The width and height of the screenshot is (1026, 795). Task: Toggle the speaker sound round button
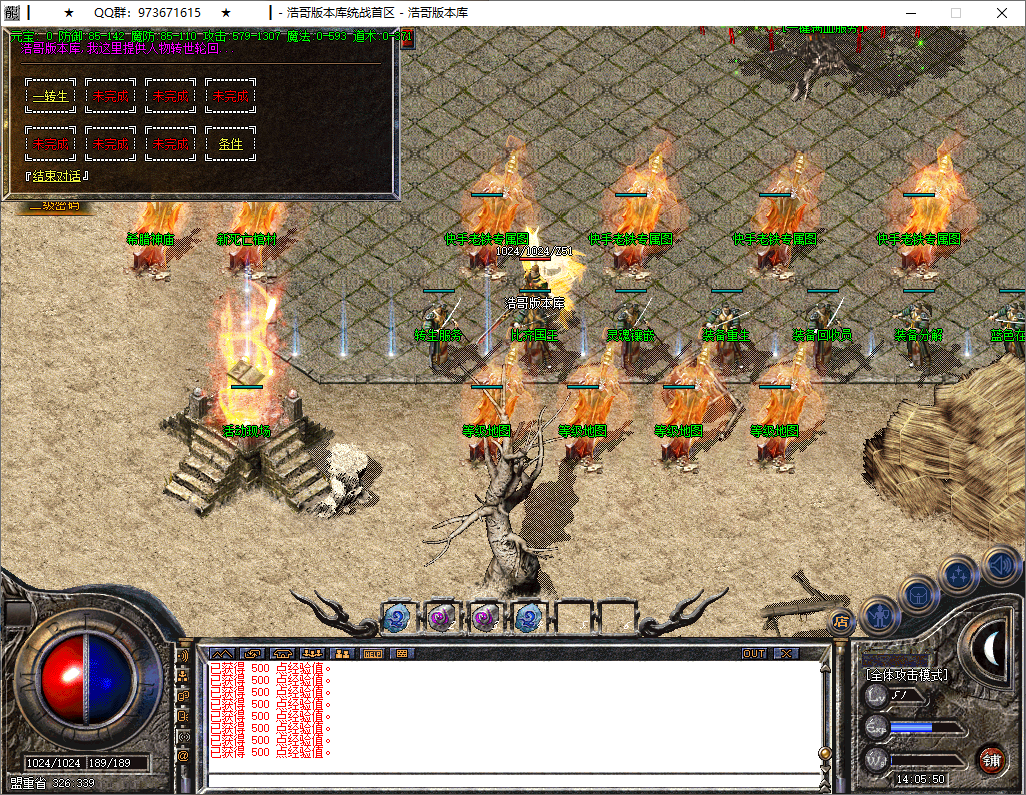point(1000,564)
